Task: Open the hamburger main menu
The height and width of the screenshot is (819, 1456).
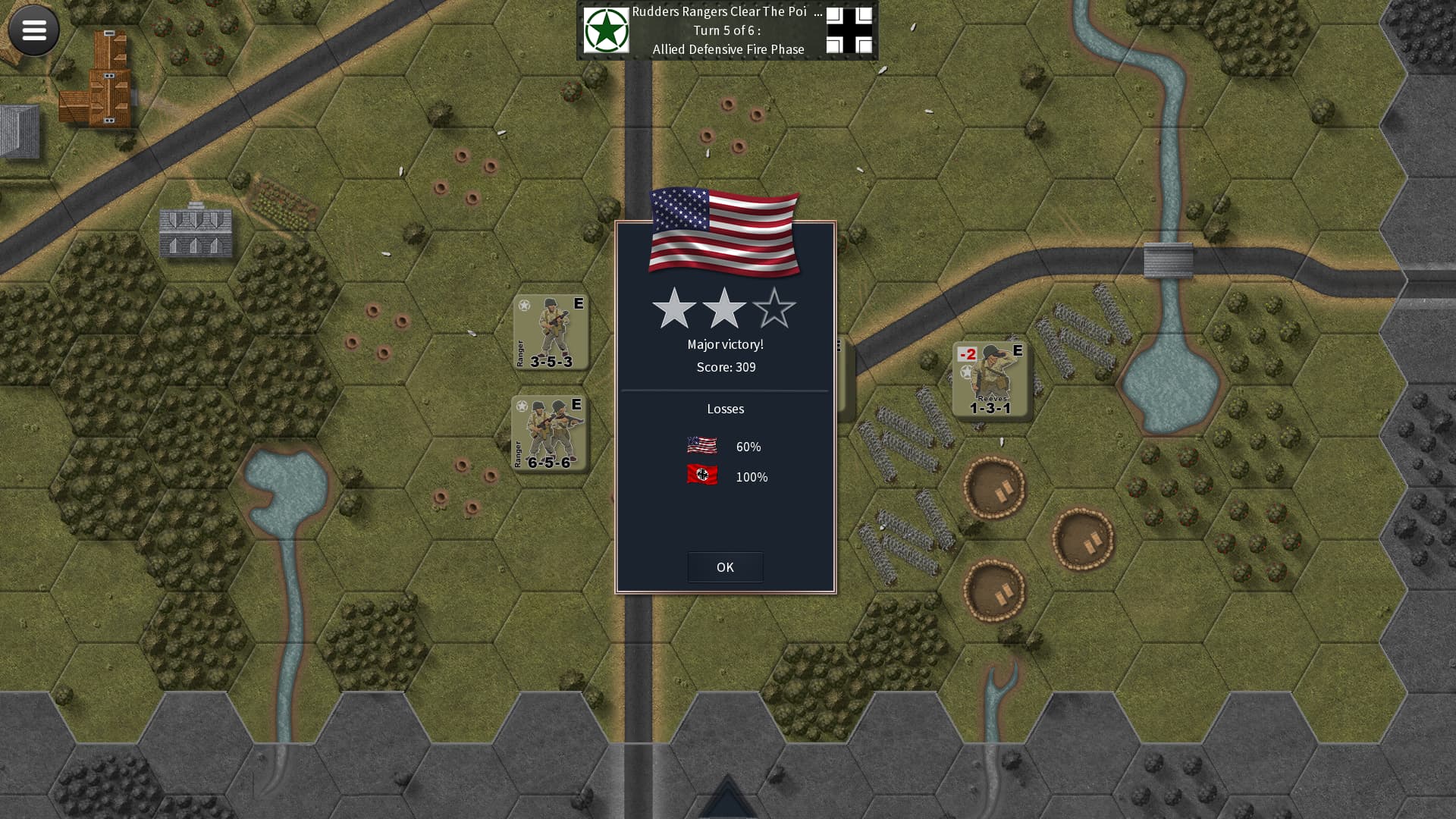Action: (34, 30)
